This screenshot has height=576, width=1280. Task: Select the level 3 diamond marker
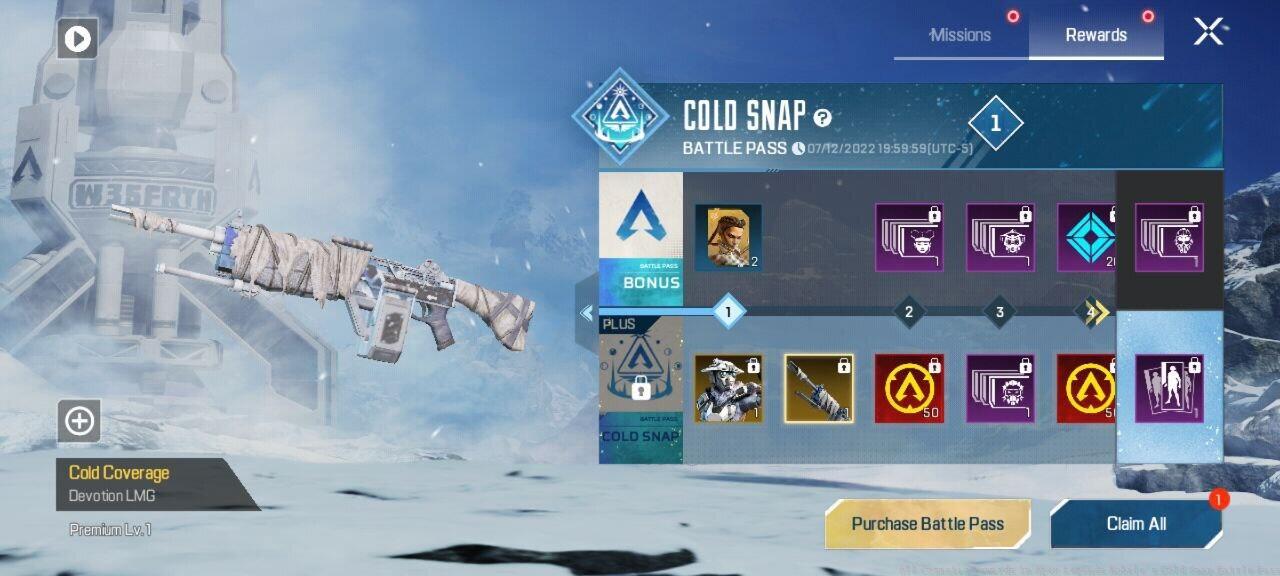pyautogui.click(x=999, y=313)
